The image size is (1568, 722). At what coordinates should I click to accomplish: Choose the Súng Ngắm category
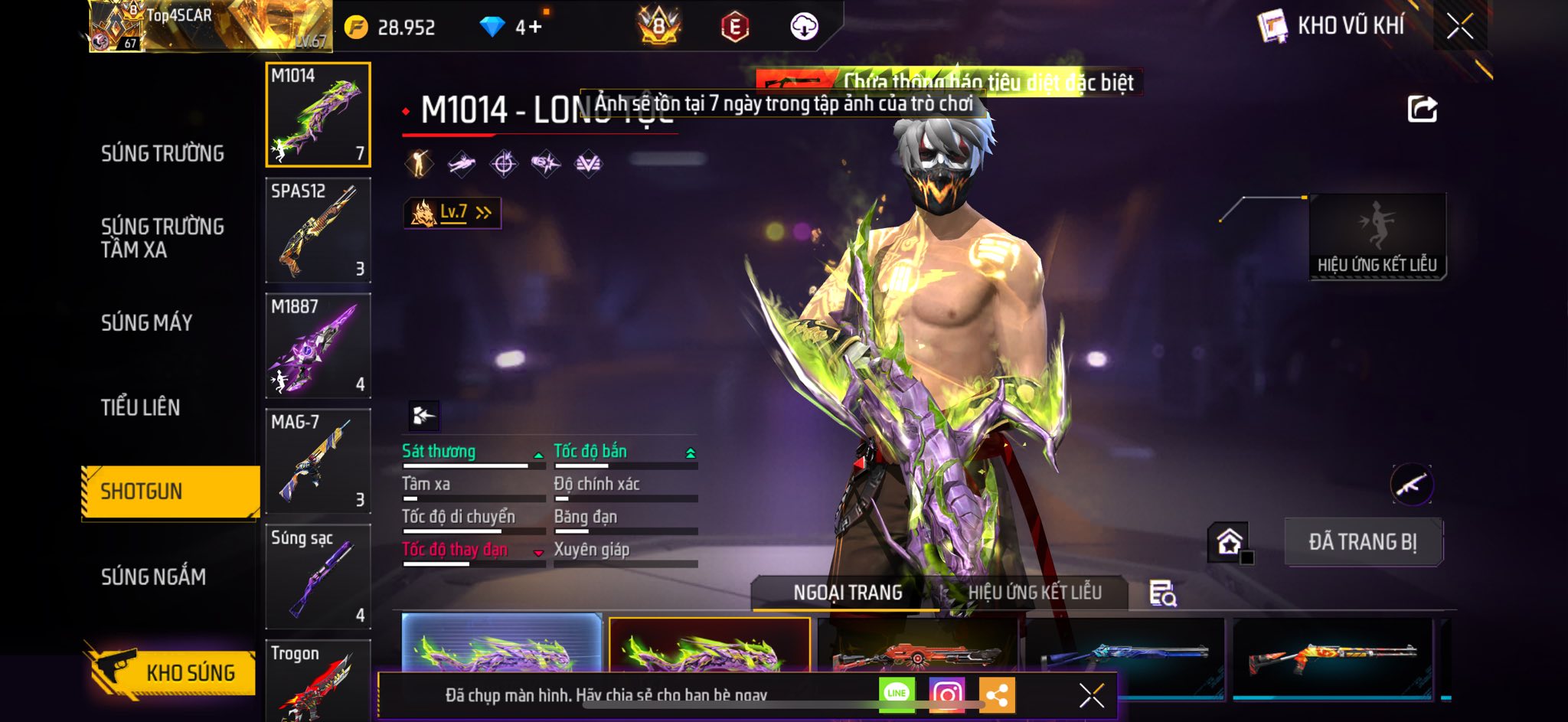(153, 577)
